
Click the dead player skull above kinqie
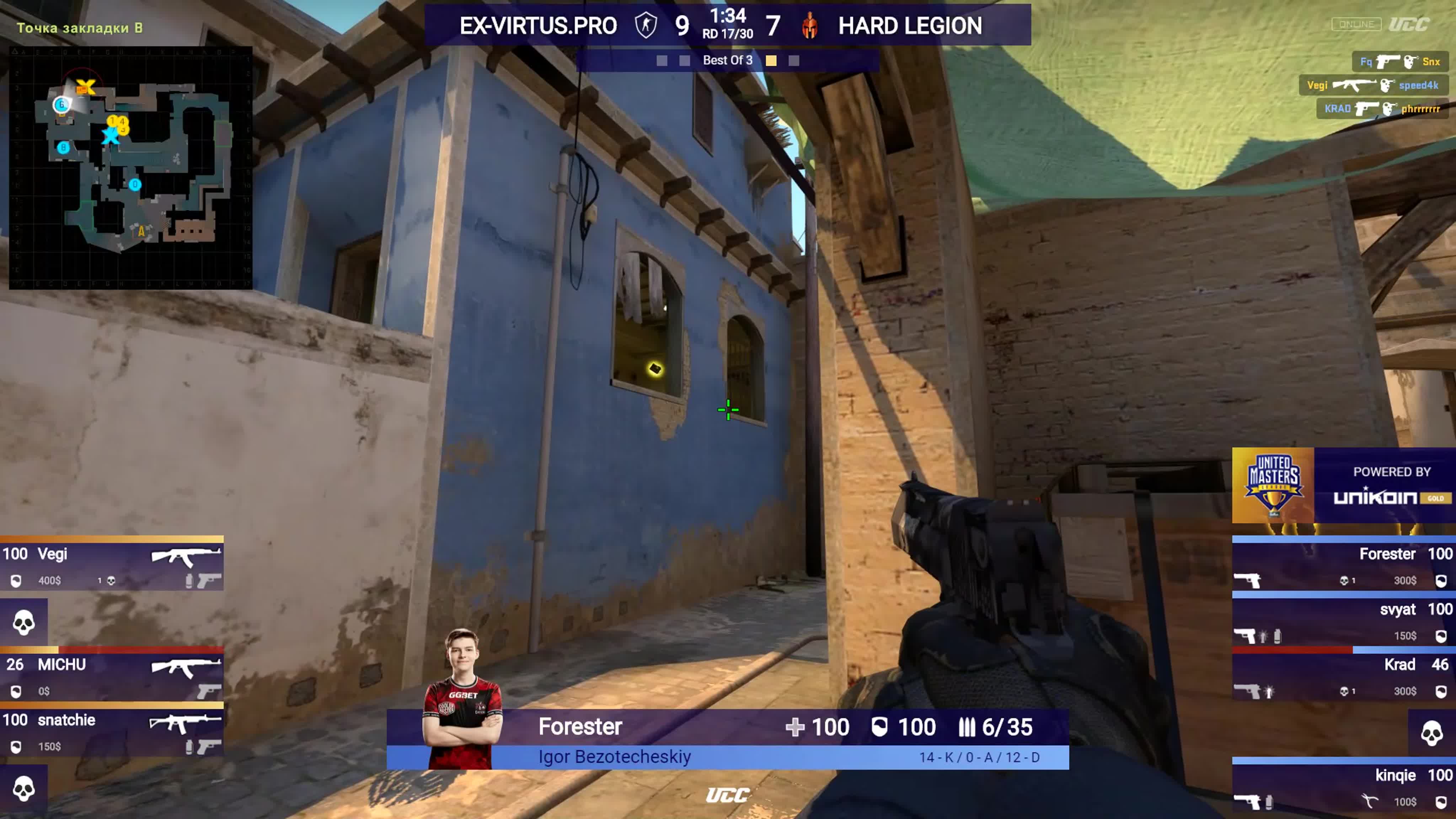tap(1431, 733)
